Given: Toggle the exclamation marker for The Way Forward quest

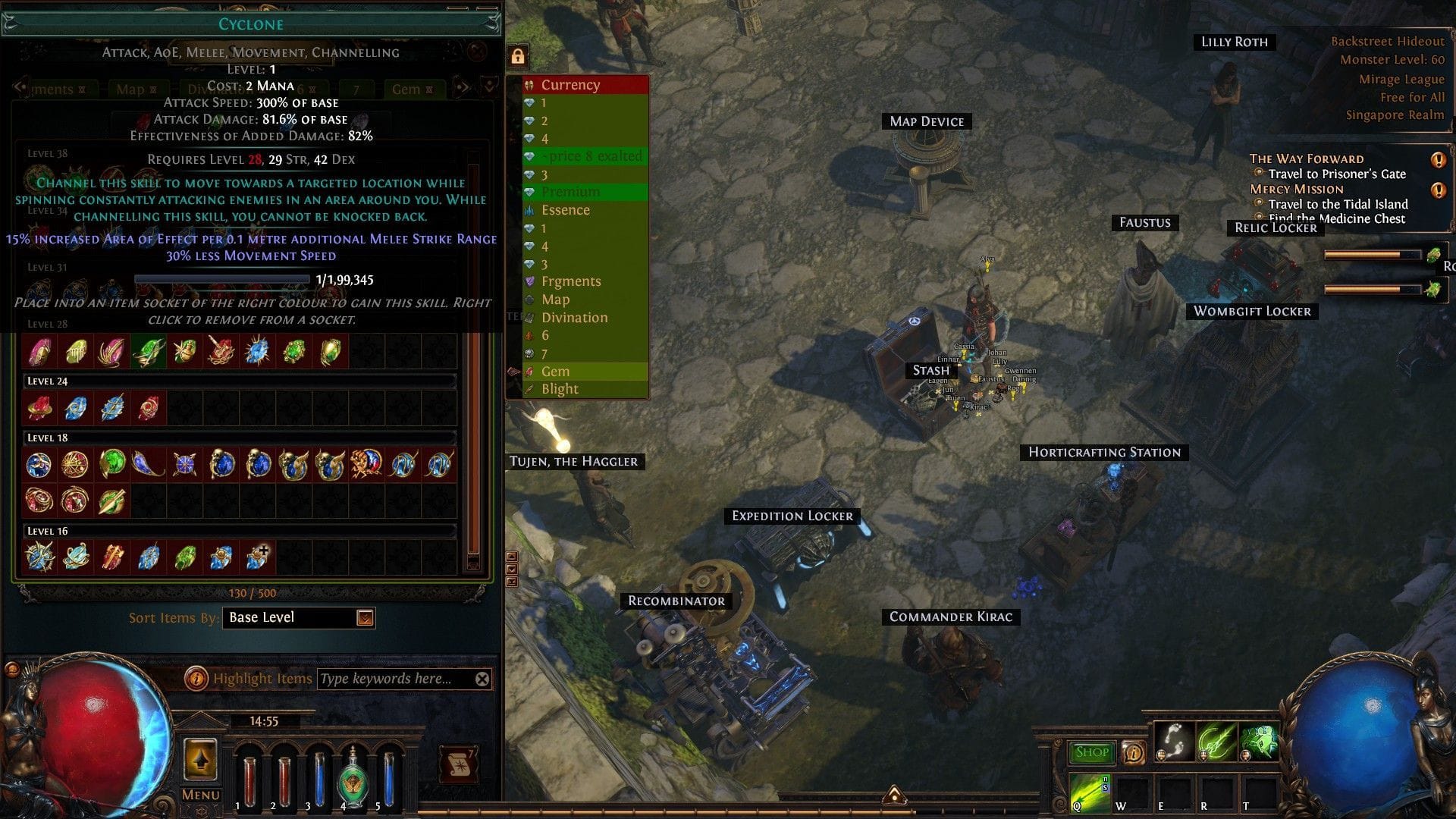Looking at the screenshot, I should tap(1439, 160).
